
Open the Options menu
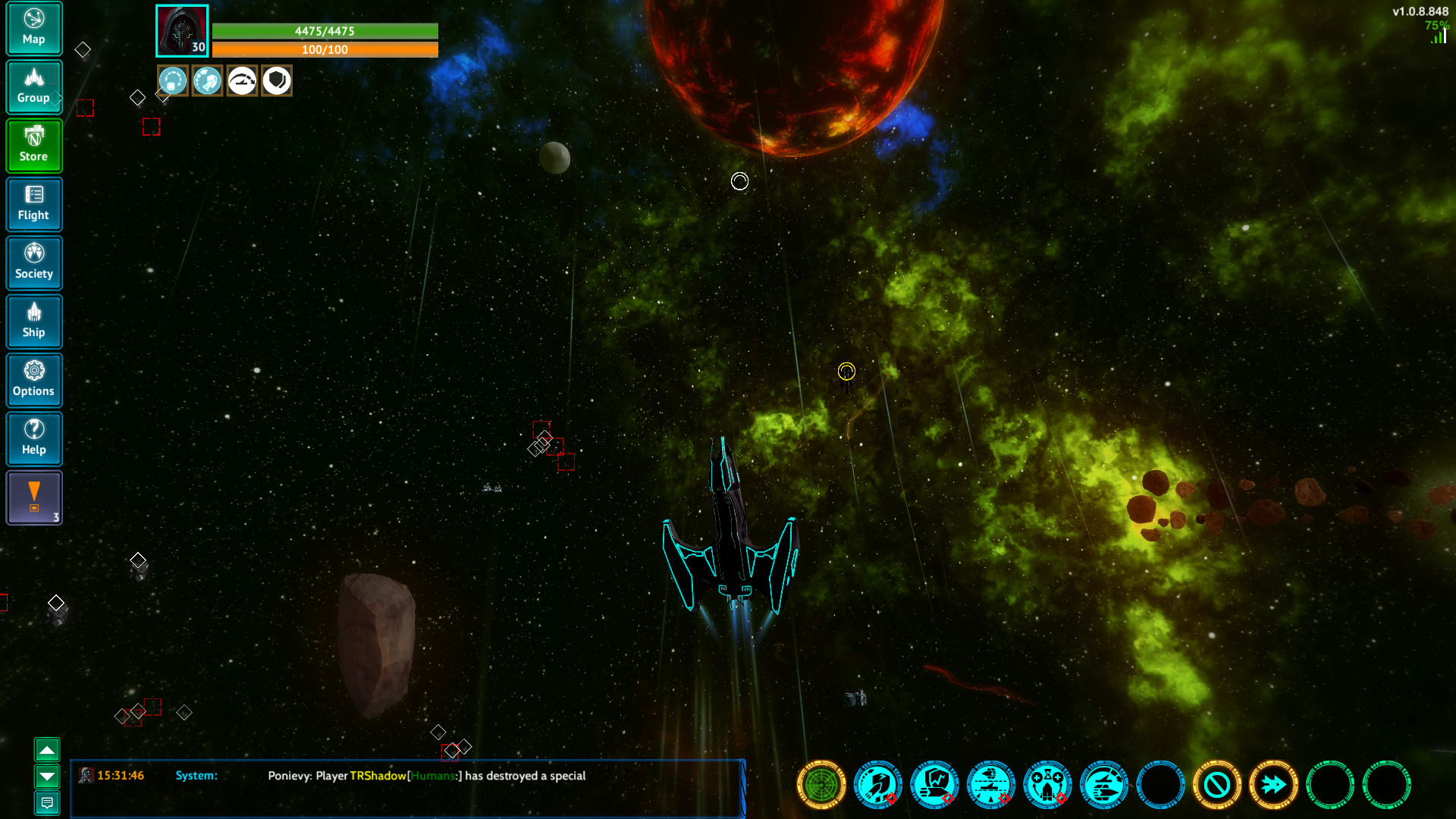click(x=34, y=380)
